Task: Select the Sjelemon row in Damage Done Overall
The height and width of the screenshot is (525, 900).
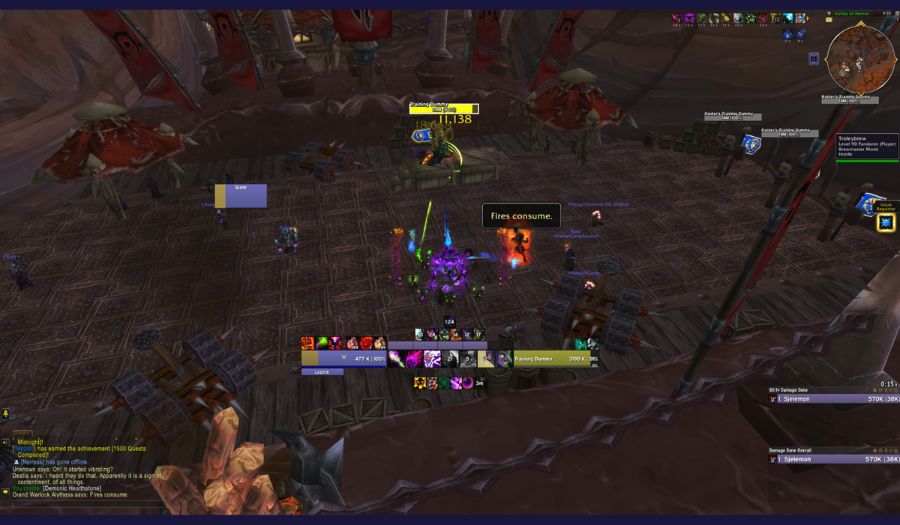Action: point(832,460)
